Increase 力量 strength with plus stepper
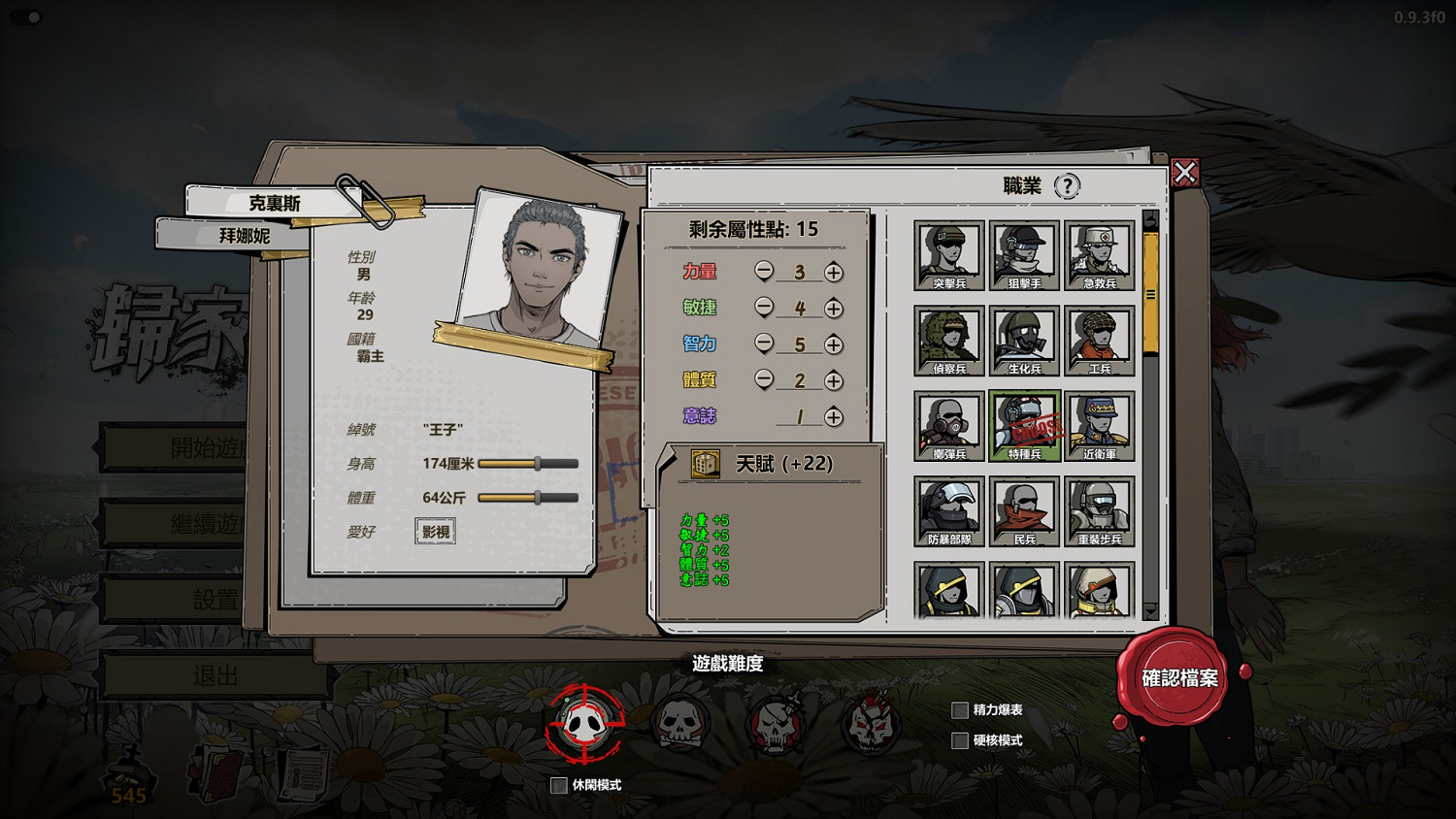This screenshot has width=1456, height=819. [834, 272]
